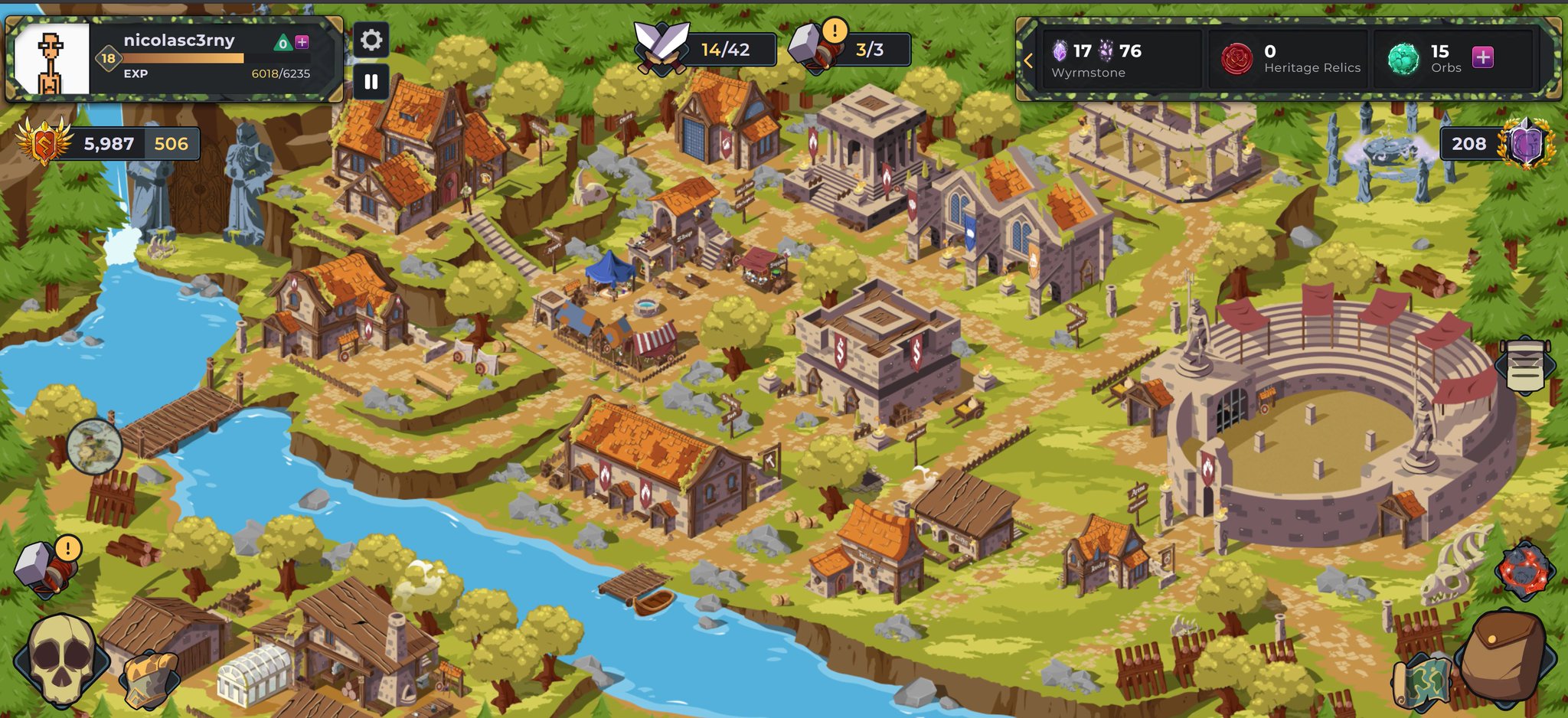The image size is (1568, 718).
Task: Add more Orbs with the plus button
Action: 1482,57
